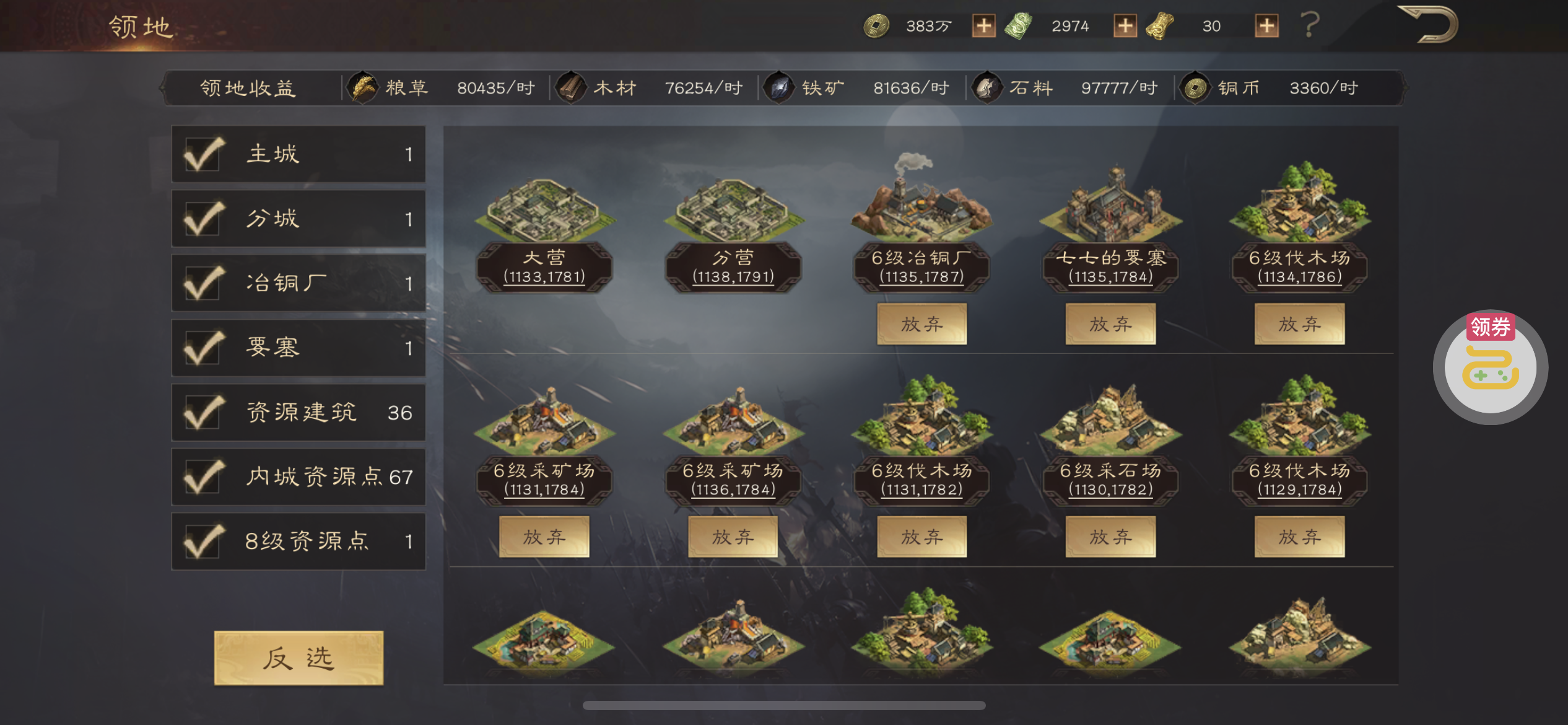Screen dimensions: 1568x725
Task: Open the 领券 coupon floating overlay
Action: coord(1490,367)
